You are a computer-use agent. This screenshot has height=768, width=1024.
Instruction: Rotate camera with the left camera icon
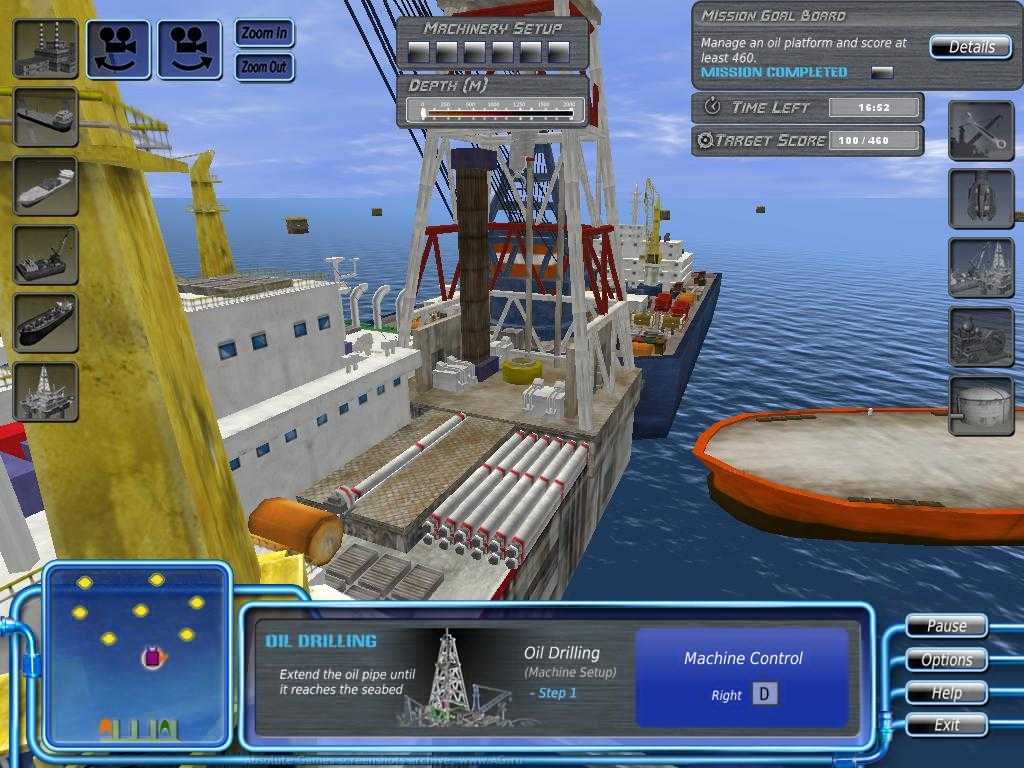click(x=118, y=49)
